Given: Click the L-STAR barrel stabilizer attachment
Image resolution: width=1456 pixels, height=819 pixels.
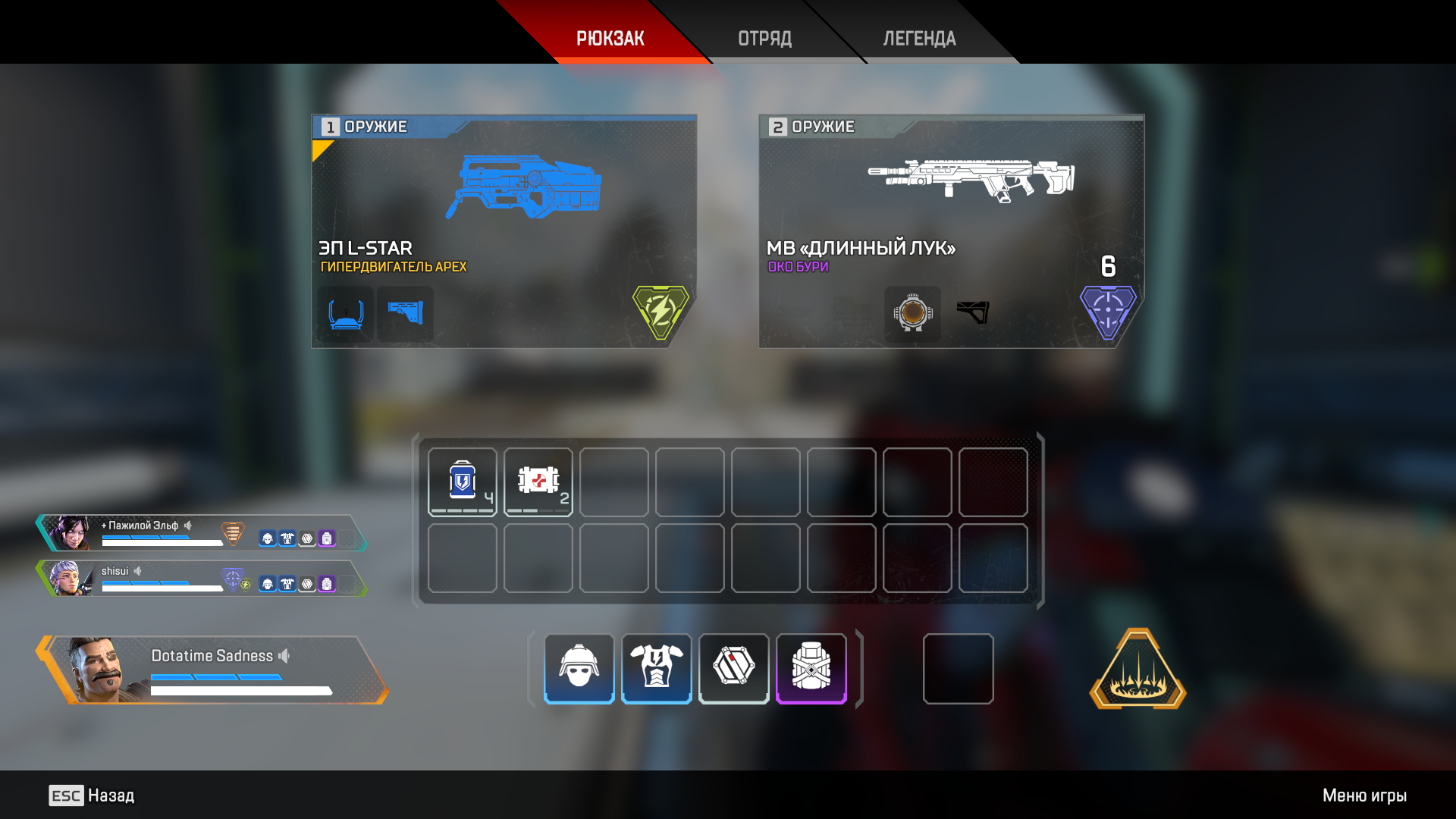Looking at the screenshot, I should pos(346,314).
